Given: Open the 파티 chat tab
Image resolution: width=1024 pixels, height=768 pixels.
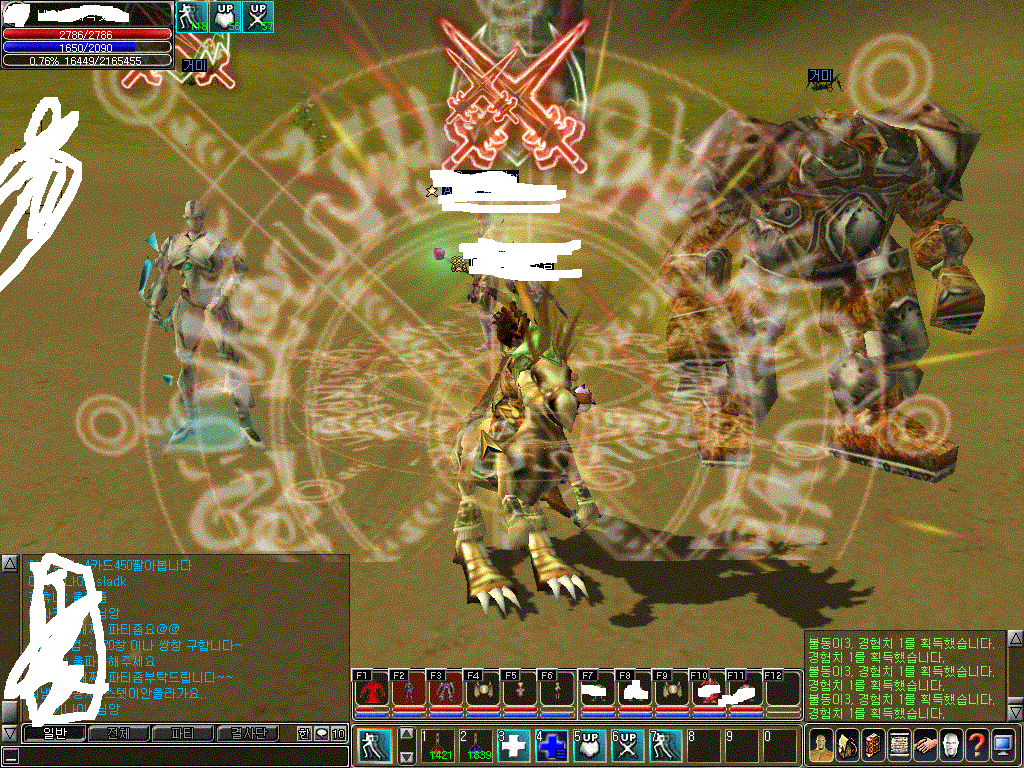Looking at the screenshot, I should click(x=183, y=734).
